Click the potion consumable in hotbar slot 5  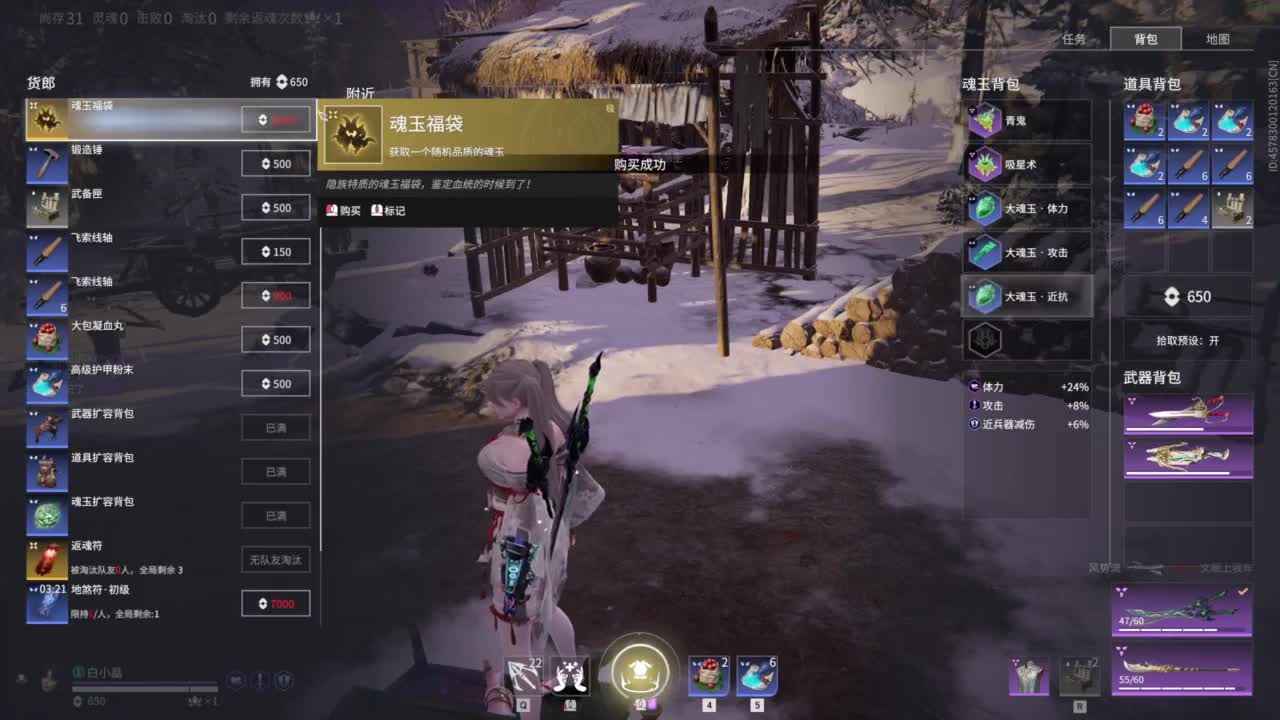tap(756, 675)
